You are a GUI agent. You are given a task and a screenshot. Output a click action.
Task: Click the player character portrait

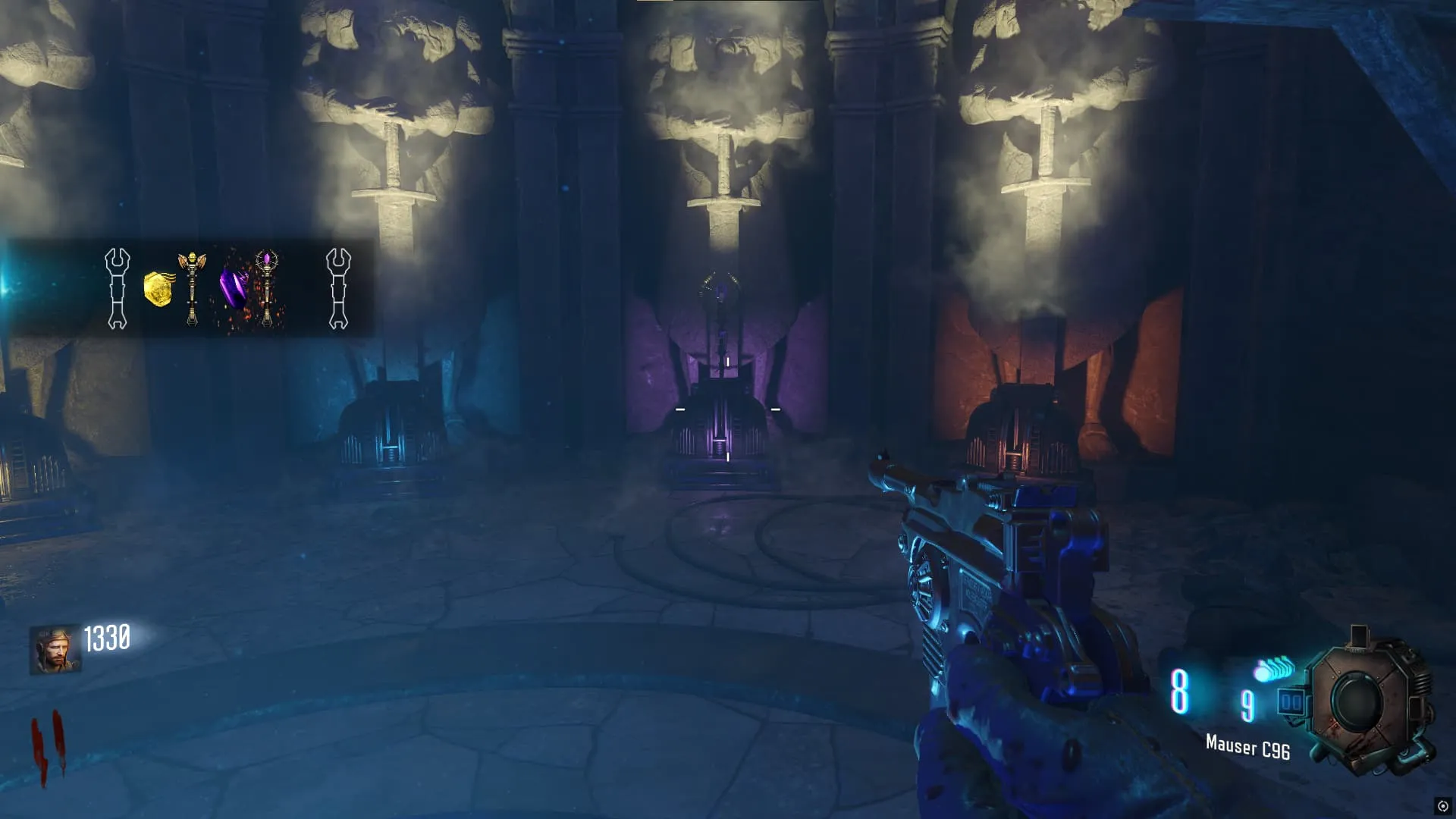55,650
